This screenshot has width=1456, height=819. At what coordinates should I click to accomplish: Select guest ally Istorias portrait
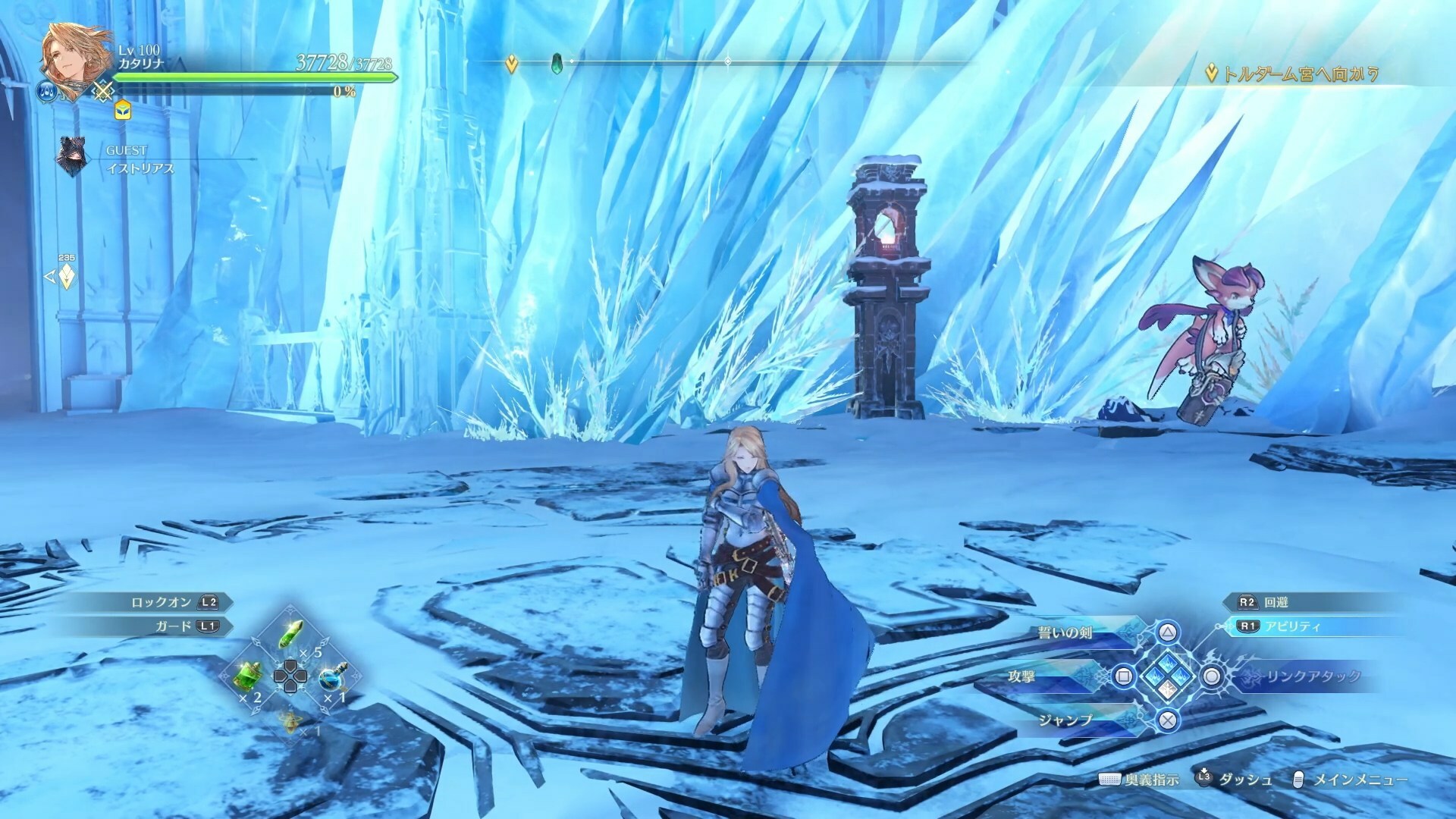click(x=72, y=157)
